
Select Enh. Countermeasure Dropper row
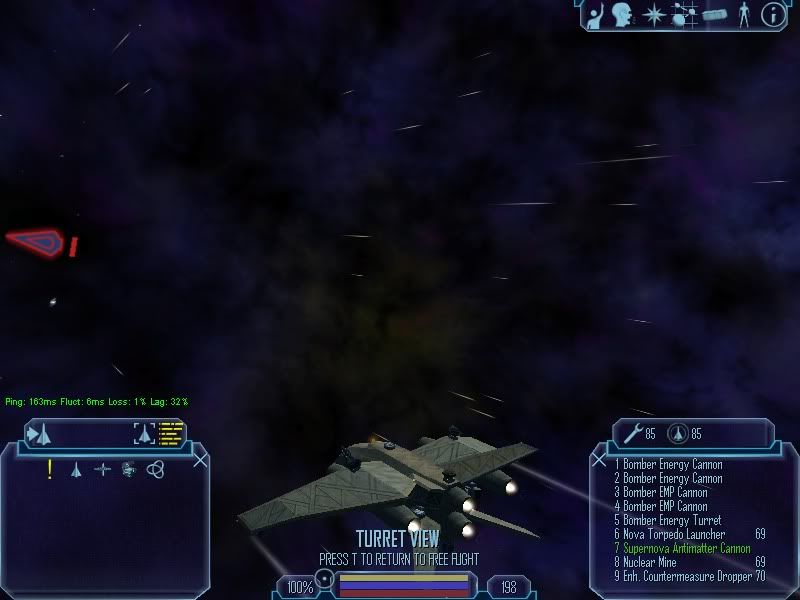click(x=685, y=577)
